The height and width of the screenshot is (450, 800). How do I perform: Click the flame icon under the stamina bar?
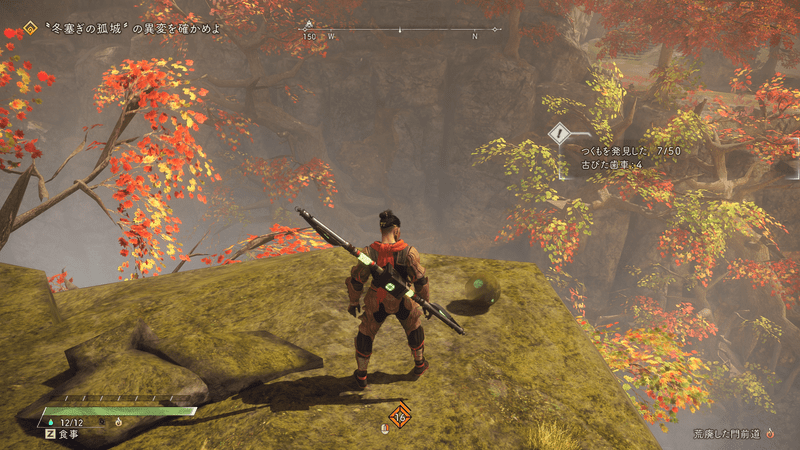click(118, 422)
